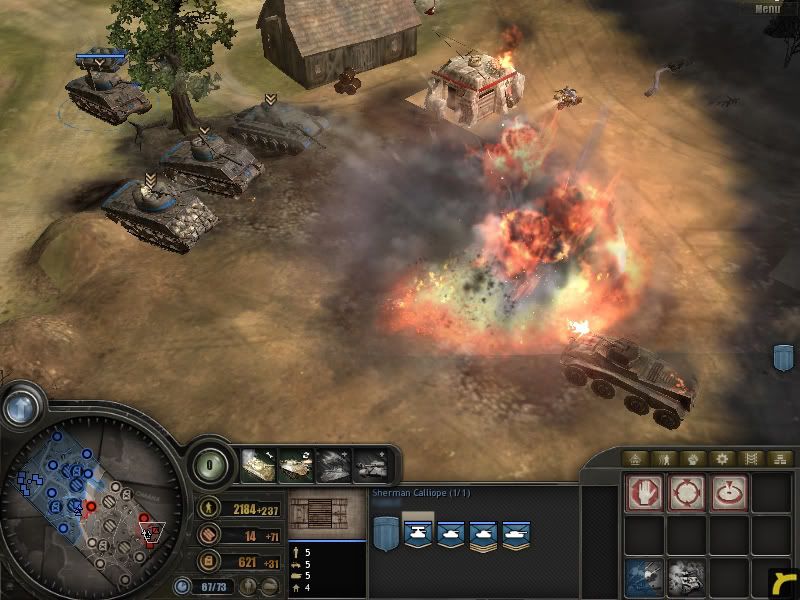Click the blue shield icon in selection panel
800x600 pixels.
[385, 532]
